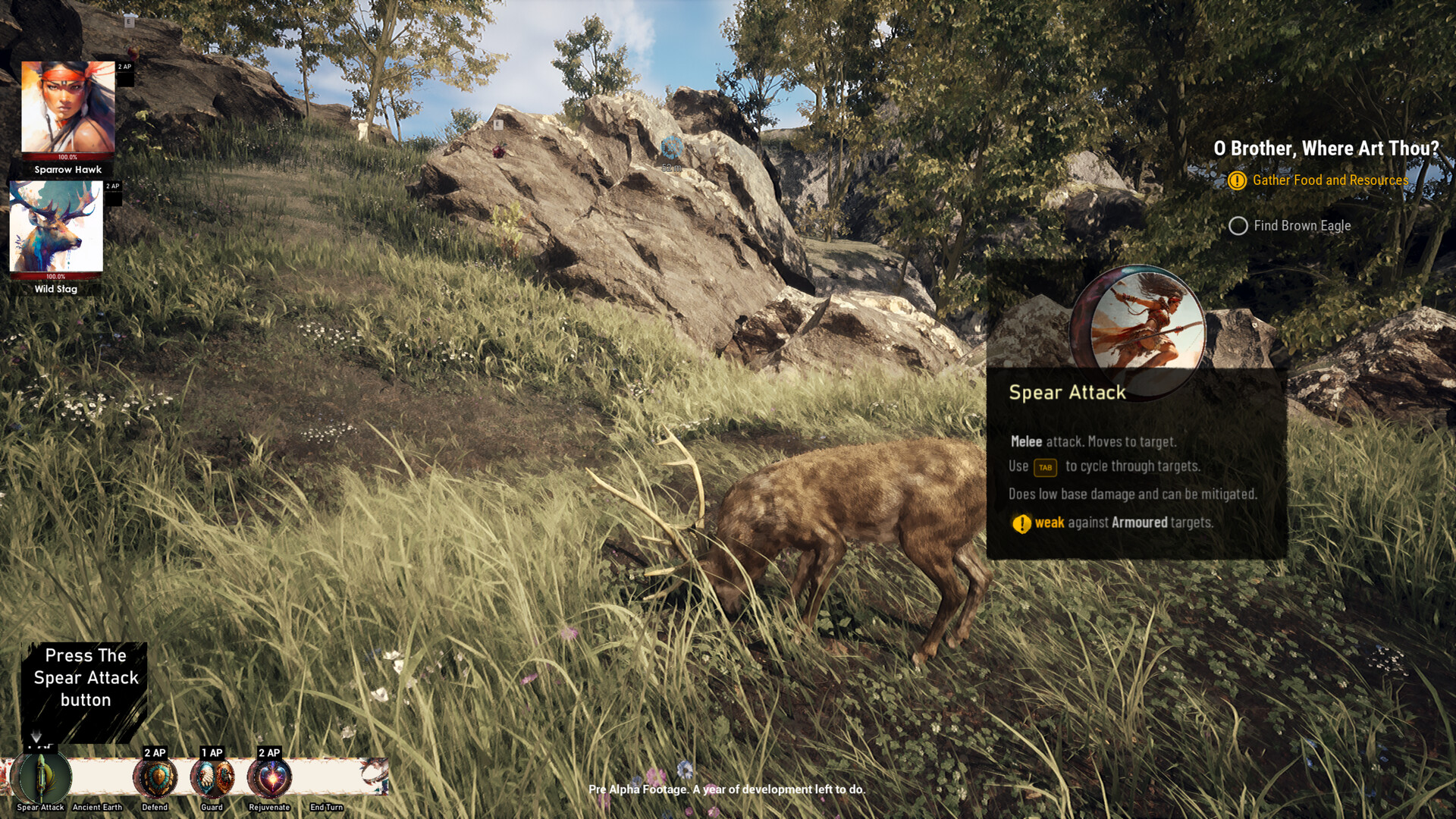This screenshot has height=819, width=1456.
Task: Click the weak warning icon in the tooltip
Action: pyautogui.click(x=1021, y=522)
